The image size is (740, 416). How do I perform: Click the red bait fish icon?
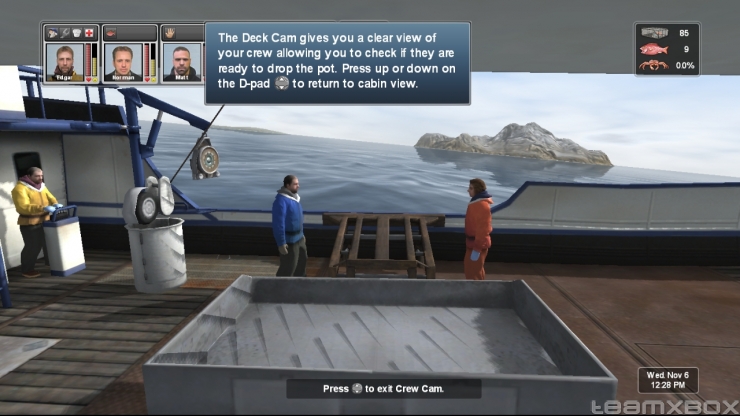(x=653, y=49)
